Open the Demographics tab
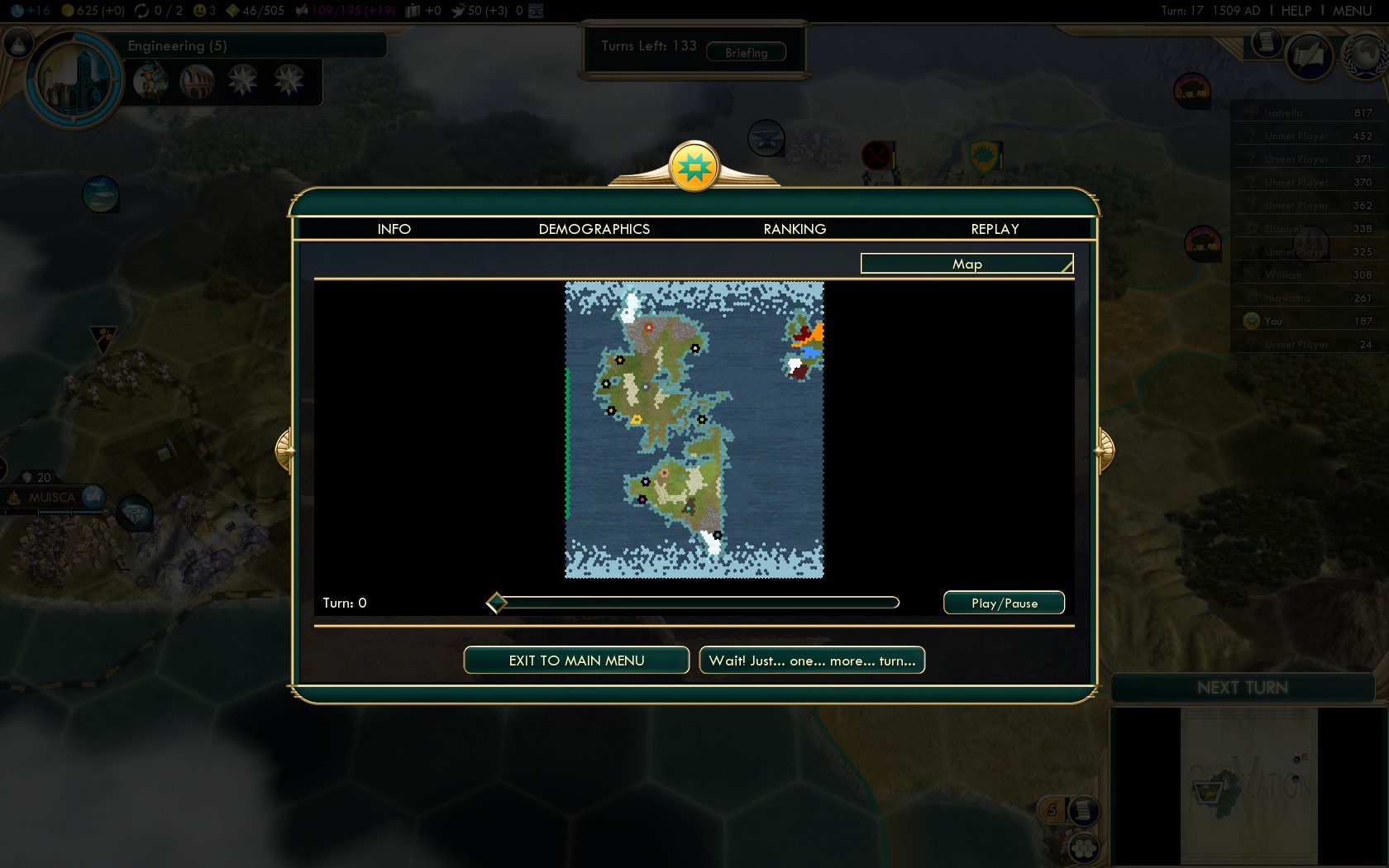 (x=594, y=229)
